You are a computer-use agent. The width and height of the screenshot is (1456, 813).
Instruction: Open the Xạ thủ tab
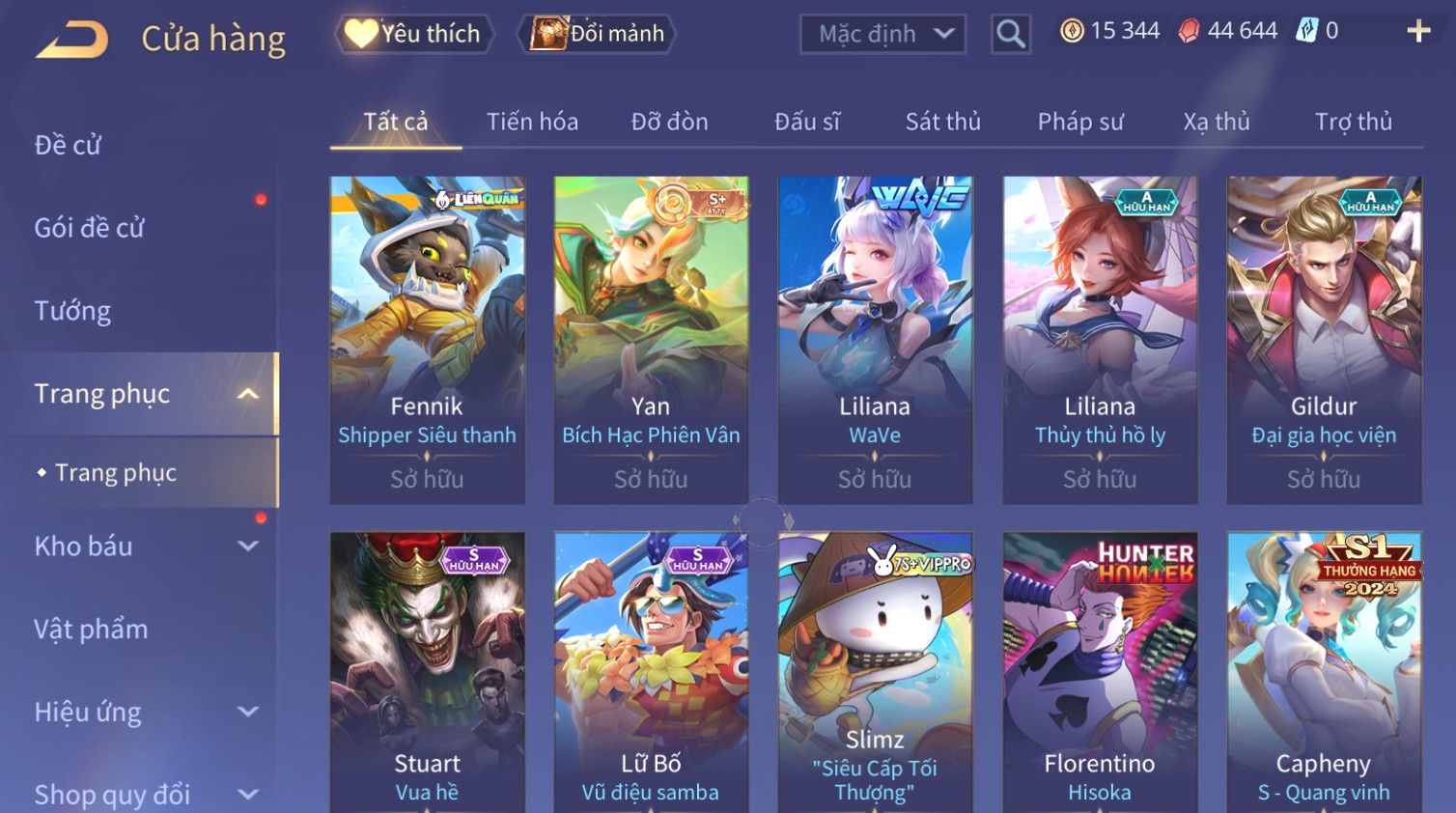click(x=1217, y=122)
